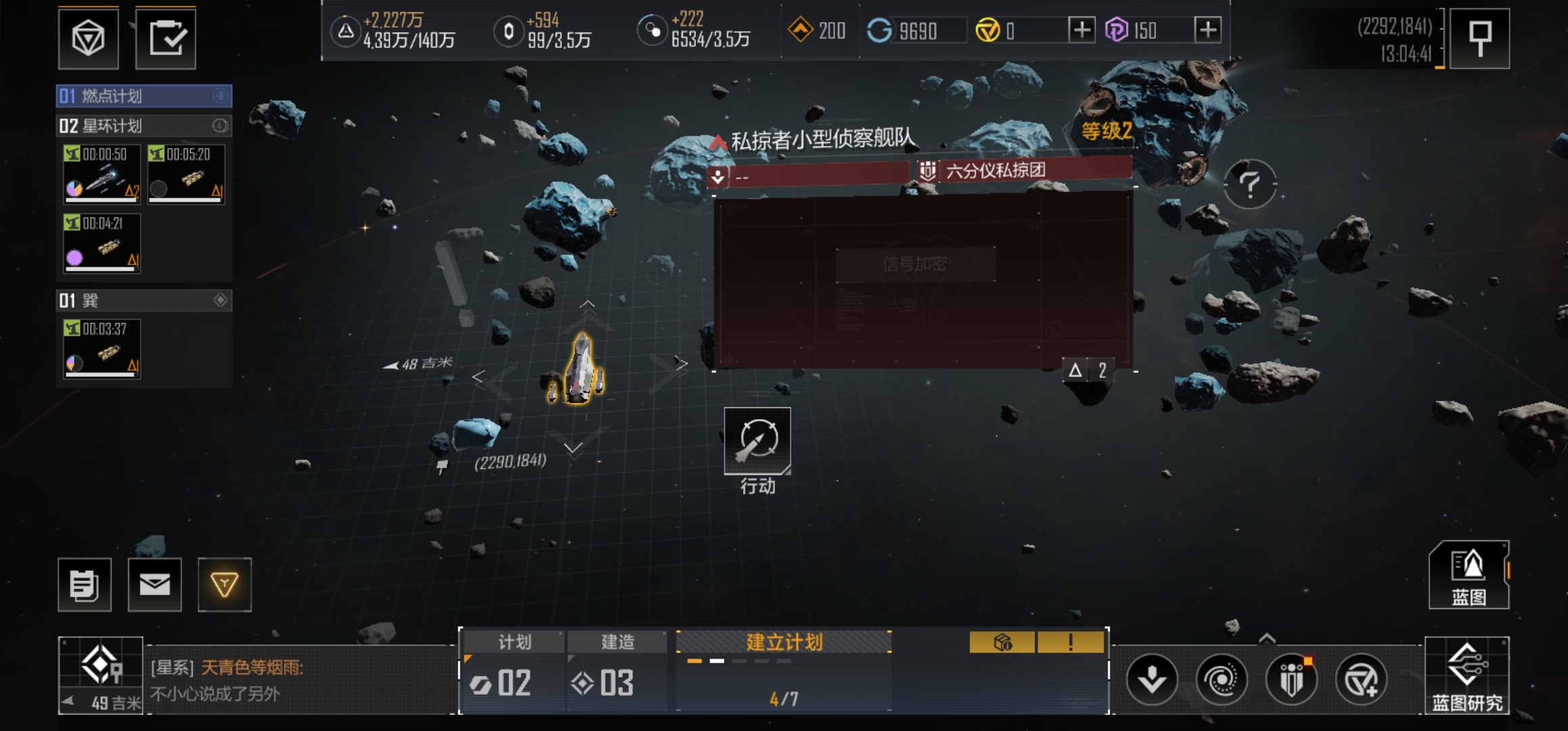The height and width of the screenshot is (731, 1568).
Task: Open the galaxy spiral icon
Action: (1221, 680)
